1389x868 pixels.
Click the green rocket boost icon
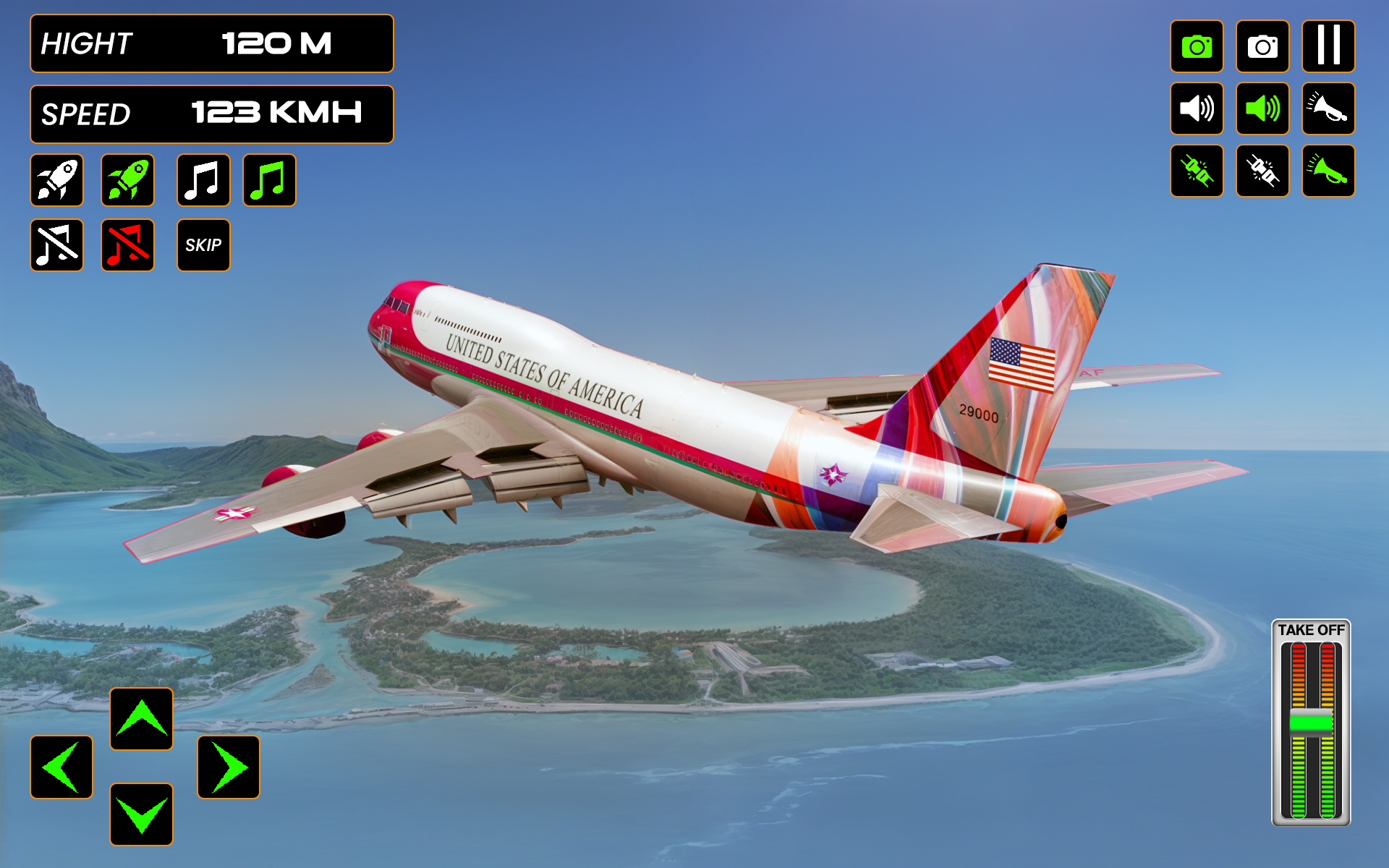pos(127,180)
